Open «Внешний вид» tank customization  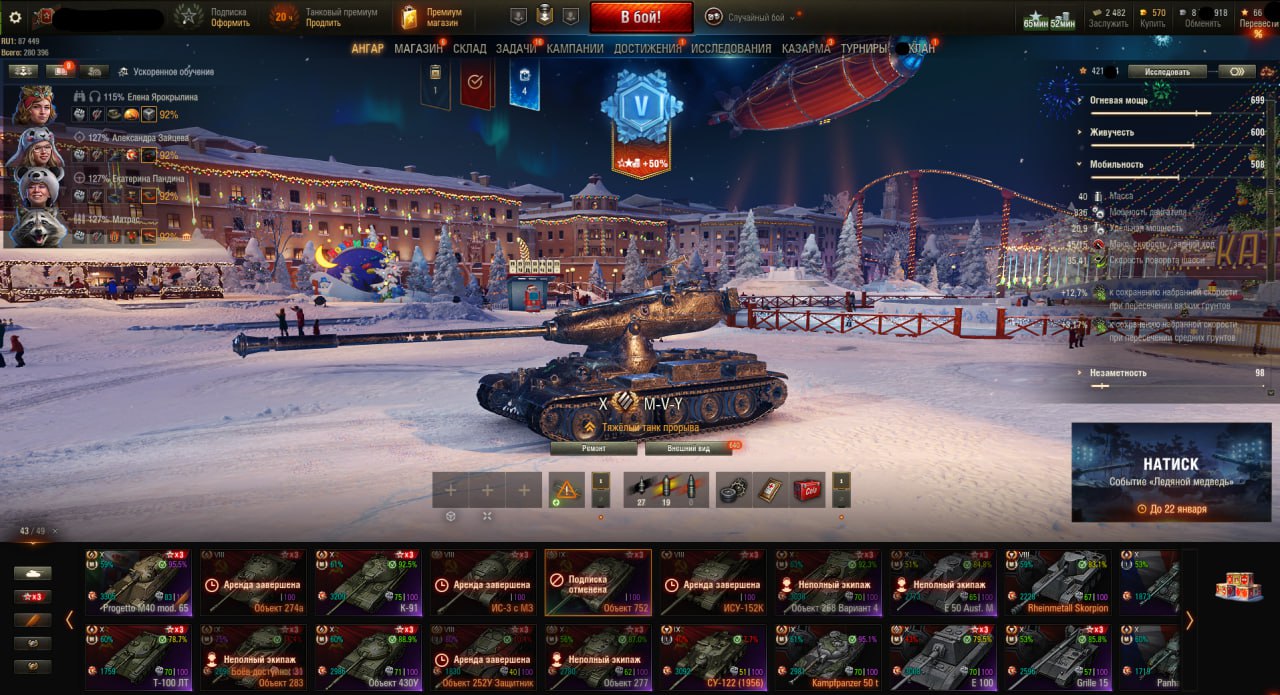point(687,449)
